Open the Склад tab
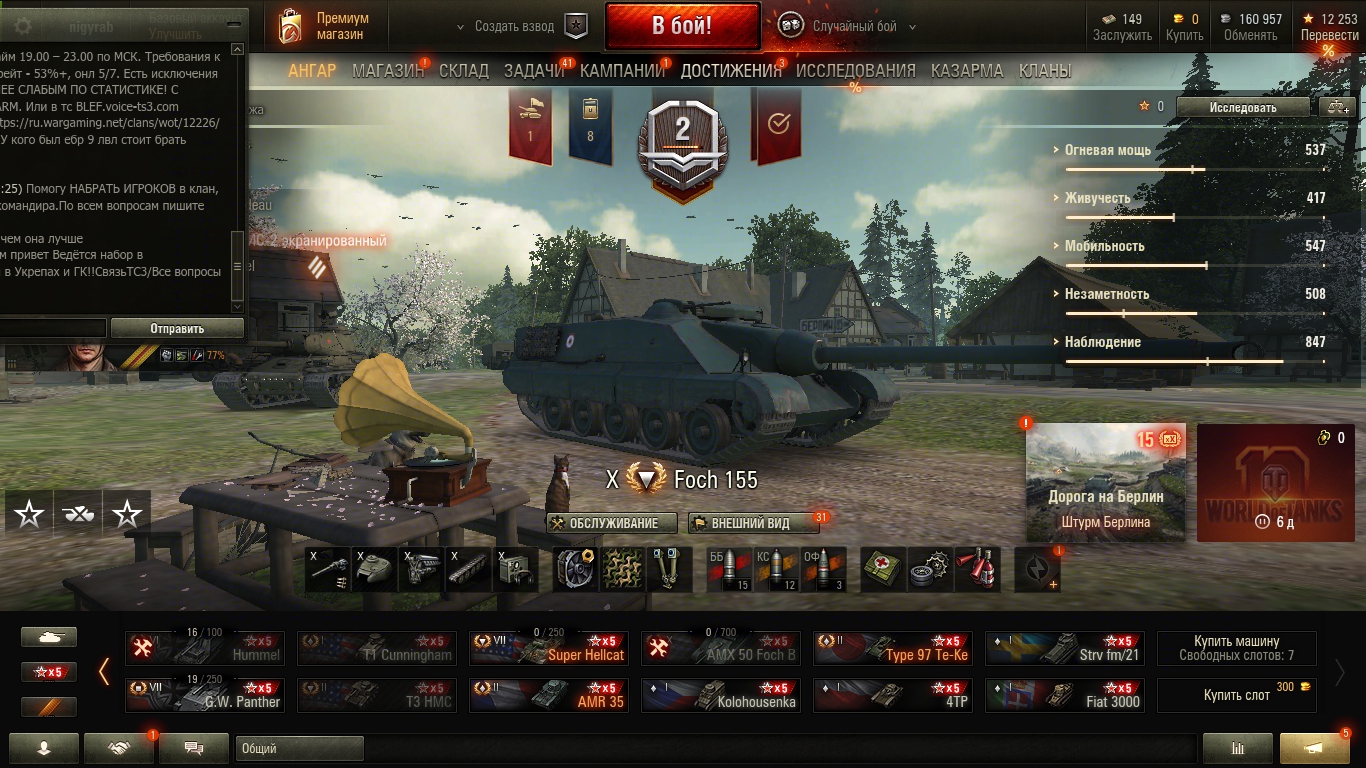Viewport: 1366px width, 768px height. coord(464,71)
